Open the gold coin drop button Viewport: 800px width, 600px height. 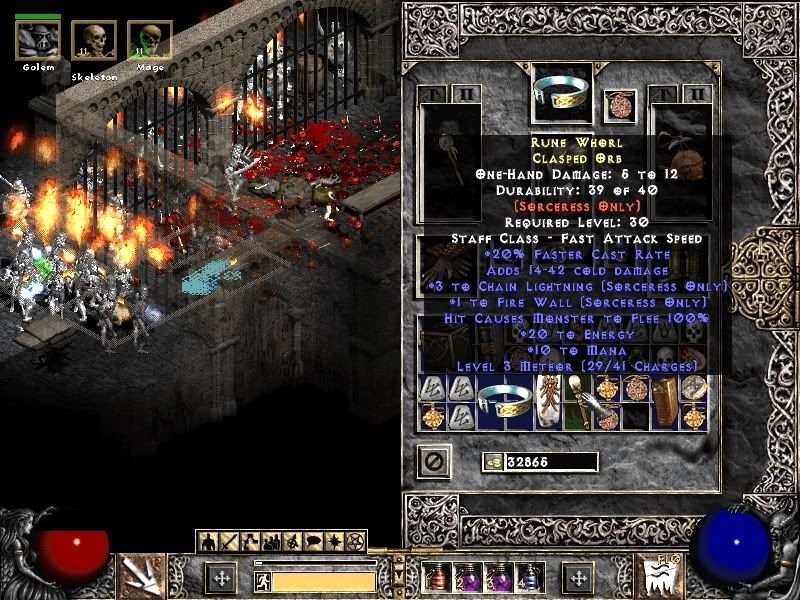click(x=492, y=461)
